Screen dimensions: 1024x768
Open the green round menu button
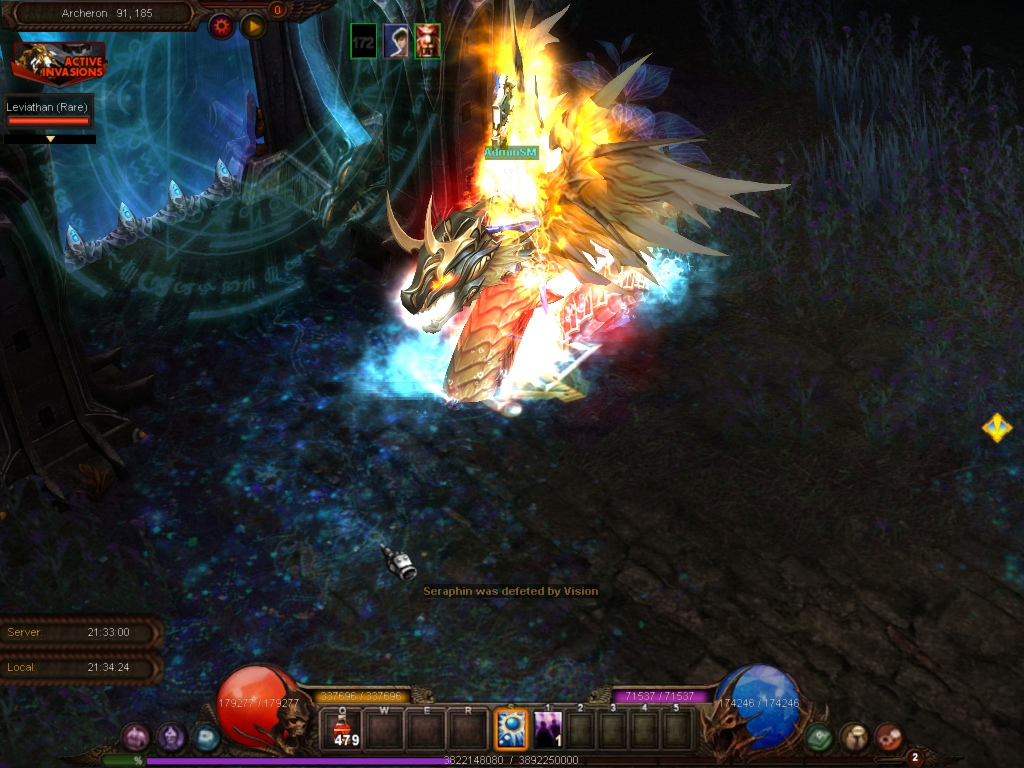pyautogui.click(x=820, y=738)
